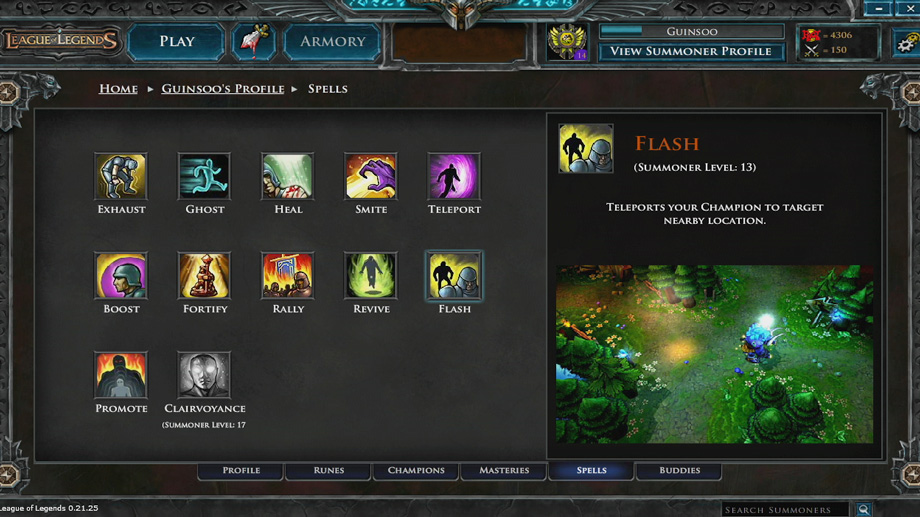Open Guinsoo's Profile breadcrumb link
This screenshot has width=920, height=517.
tap(222, 89)
